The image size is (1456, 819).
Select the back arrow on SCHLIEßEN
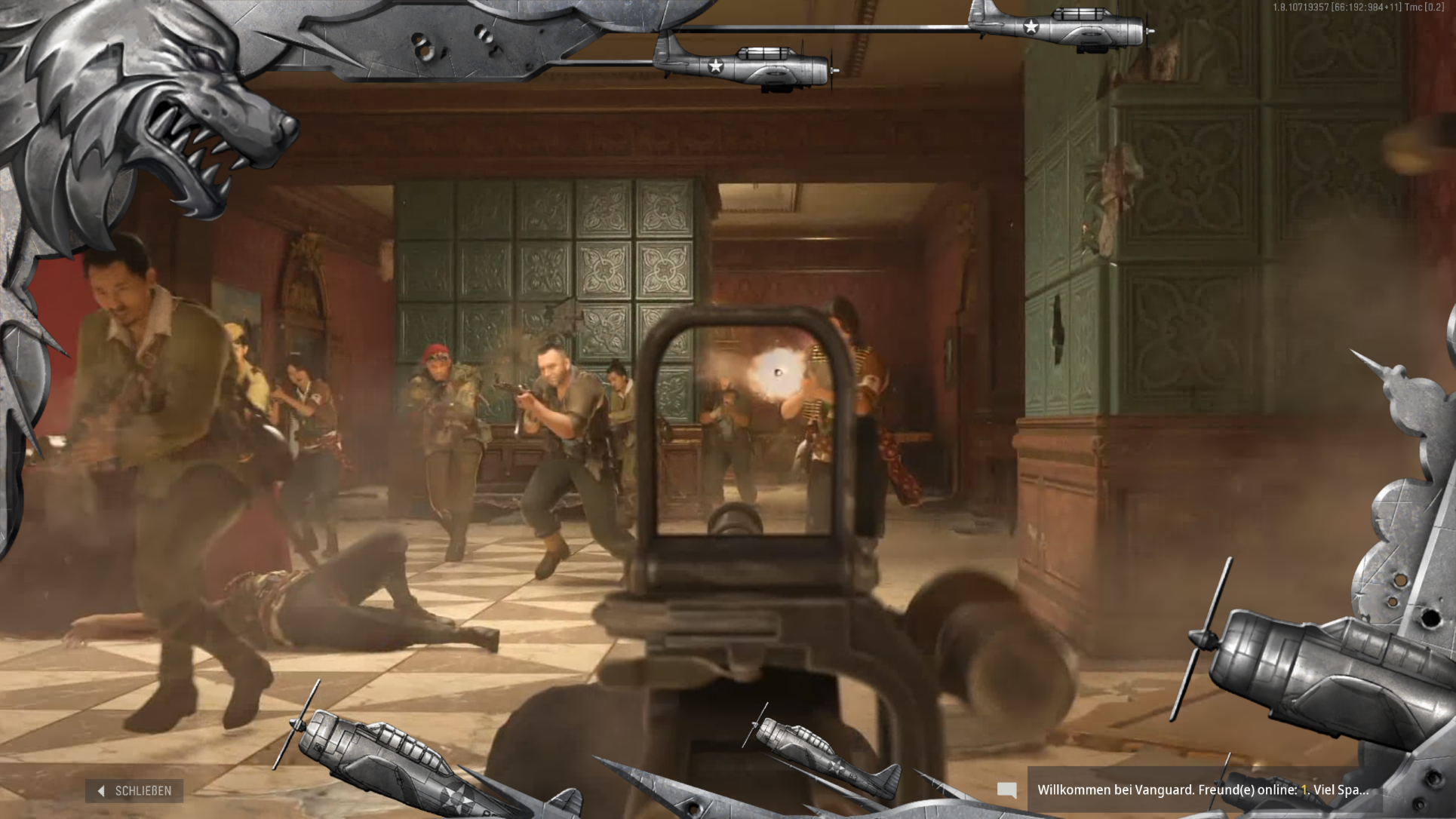(x=100, y=791)
